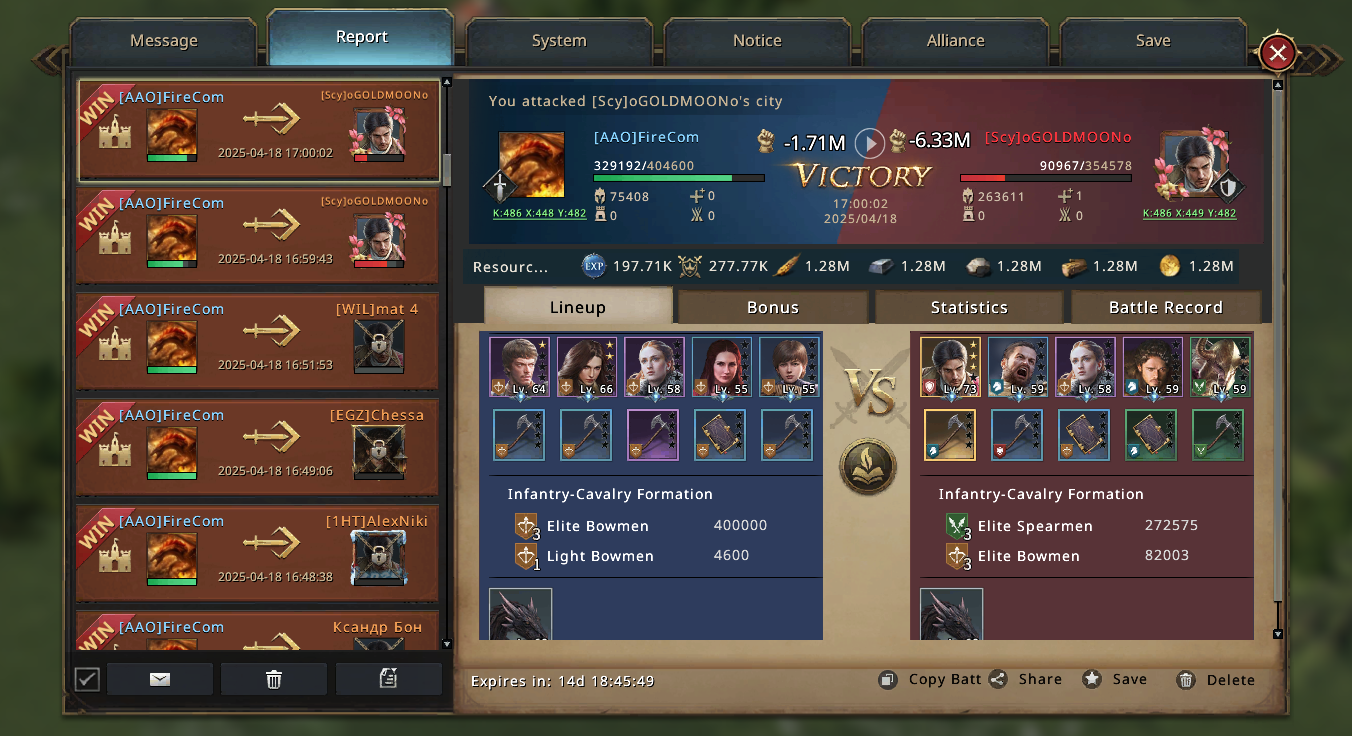Share this battle report
Screen dimensions: 1352x736
[x=1026, y=679]
